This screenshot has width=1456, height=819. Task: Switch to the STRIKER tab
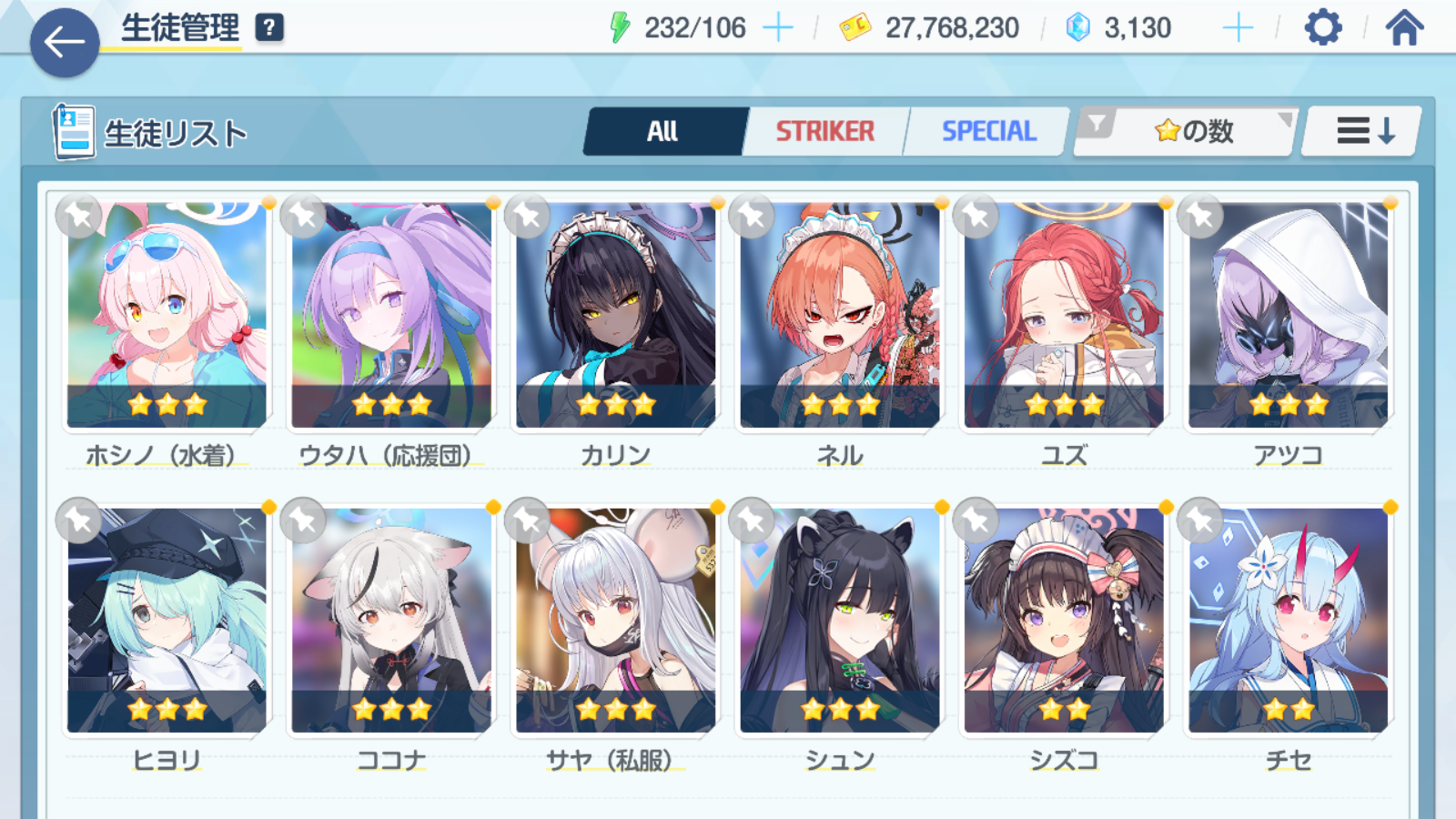pyautogui.click(x=824, y=132)
